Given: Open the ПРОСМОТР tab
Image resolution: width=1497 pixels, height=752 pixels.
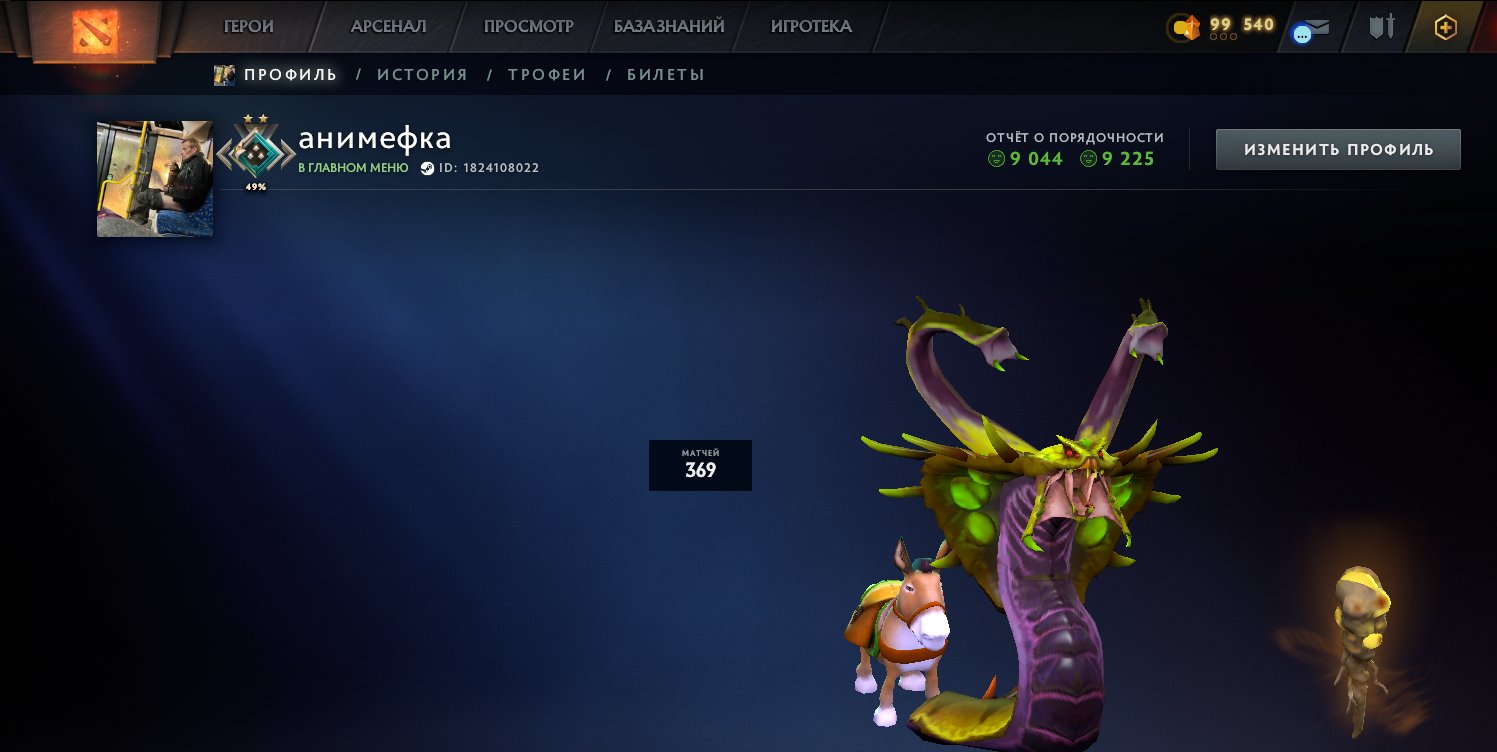Looking at the screenshot, I should pos(527,26).
